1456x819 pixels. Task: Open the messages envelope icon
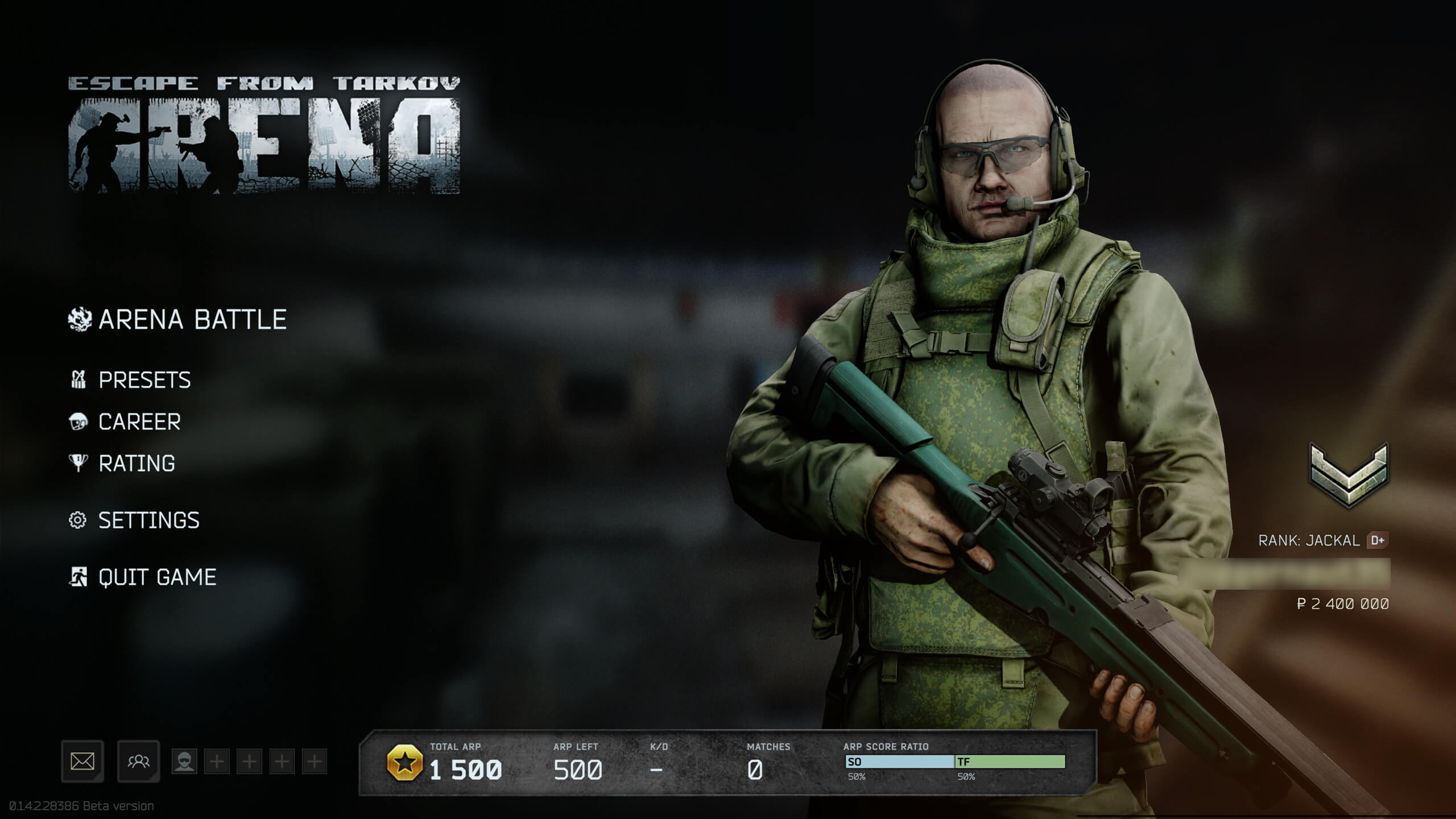click(x=82, y=760)
